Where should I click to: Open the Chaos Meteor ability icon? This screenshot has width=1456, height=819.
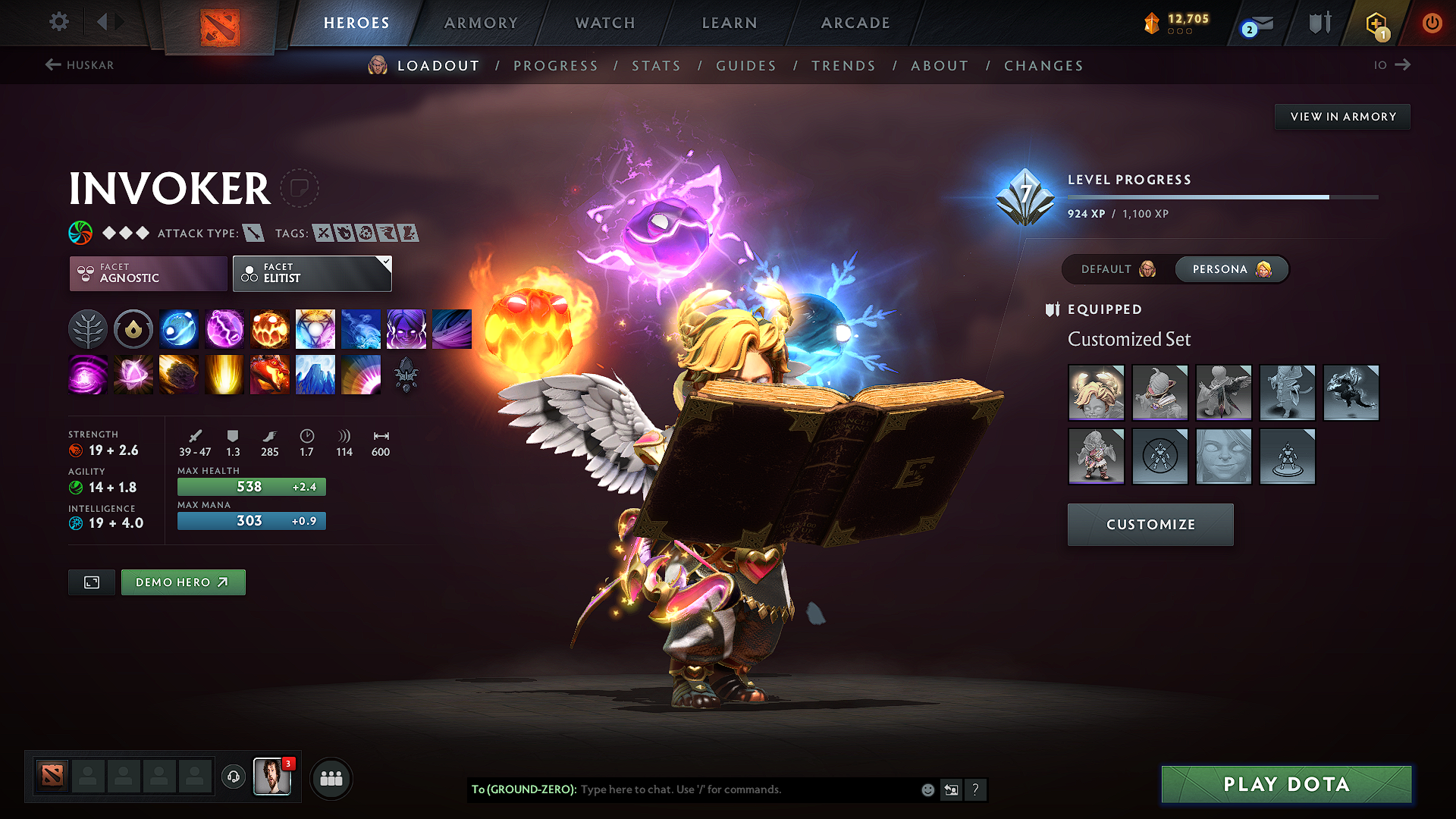pos(179,375)
